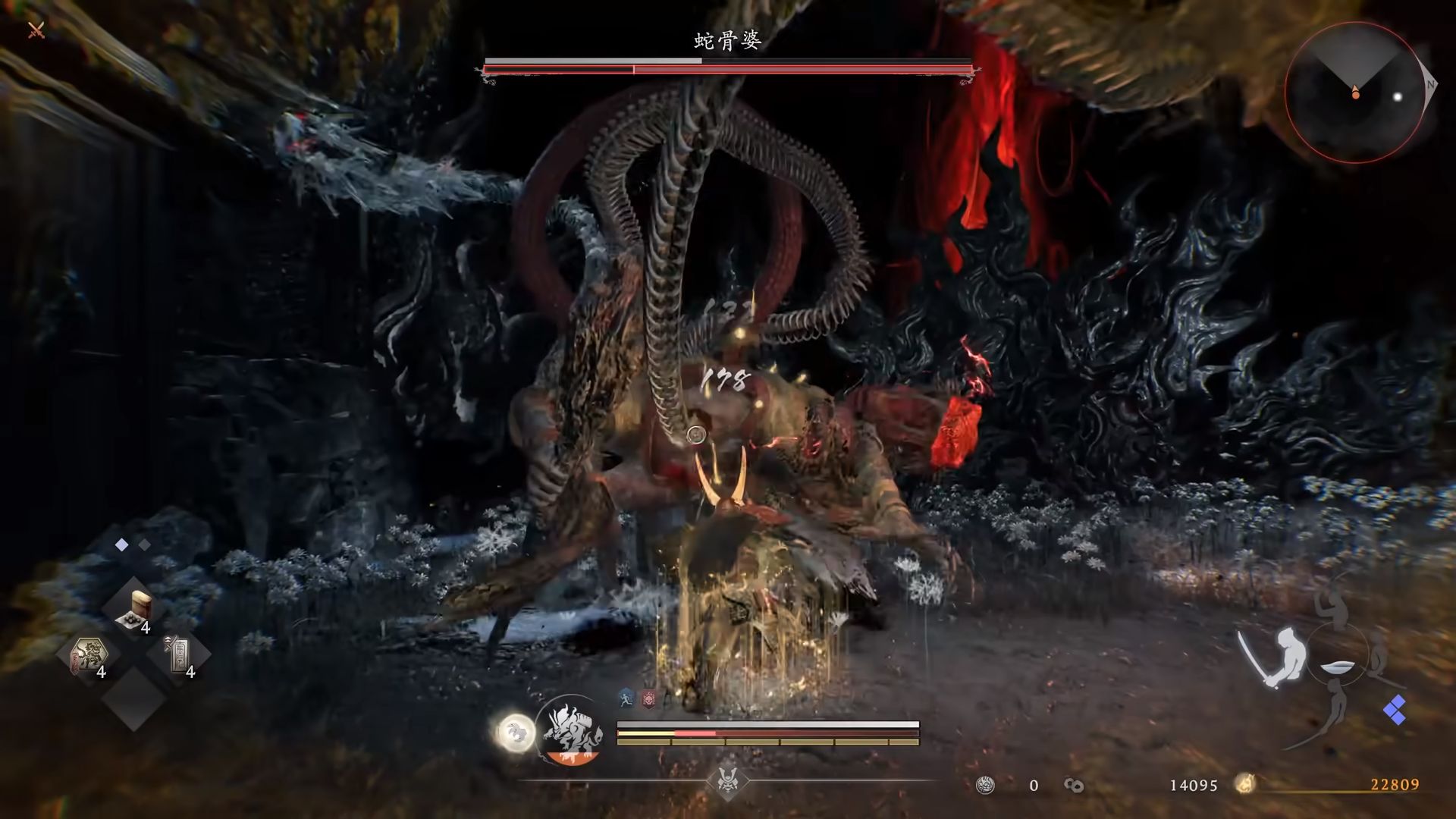Image resolution: width=1456 pixels, height=819 pixels.
Task: Use the hexagonal beast talisman item
Action: pos(90,656)
